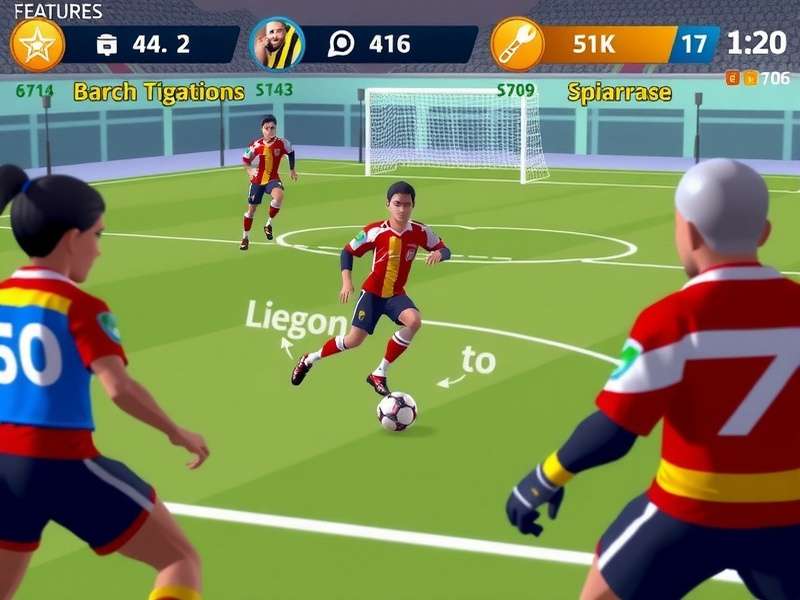Select the orange wrench icon
The image size is (800, 600).
click(517, 45)
